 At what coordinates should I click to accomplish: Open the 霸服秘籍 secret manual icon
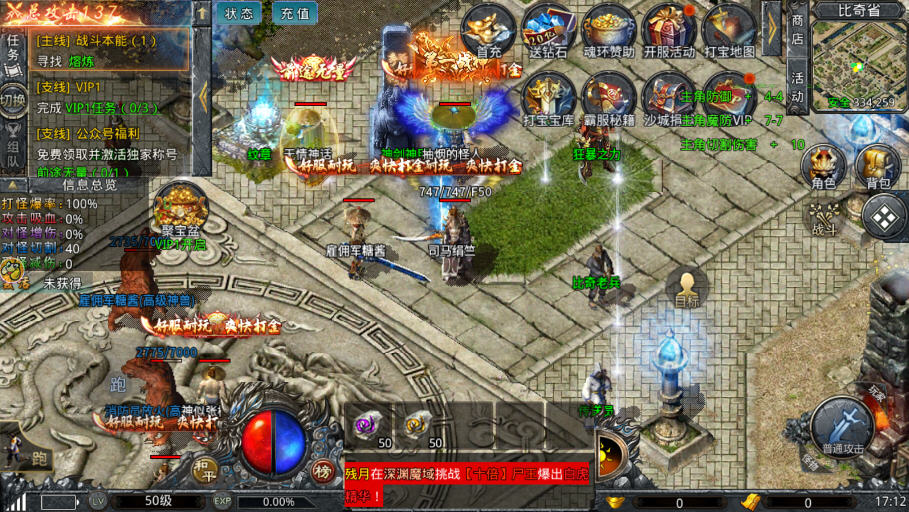(609, 98)
